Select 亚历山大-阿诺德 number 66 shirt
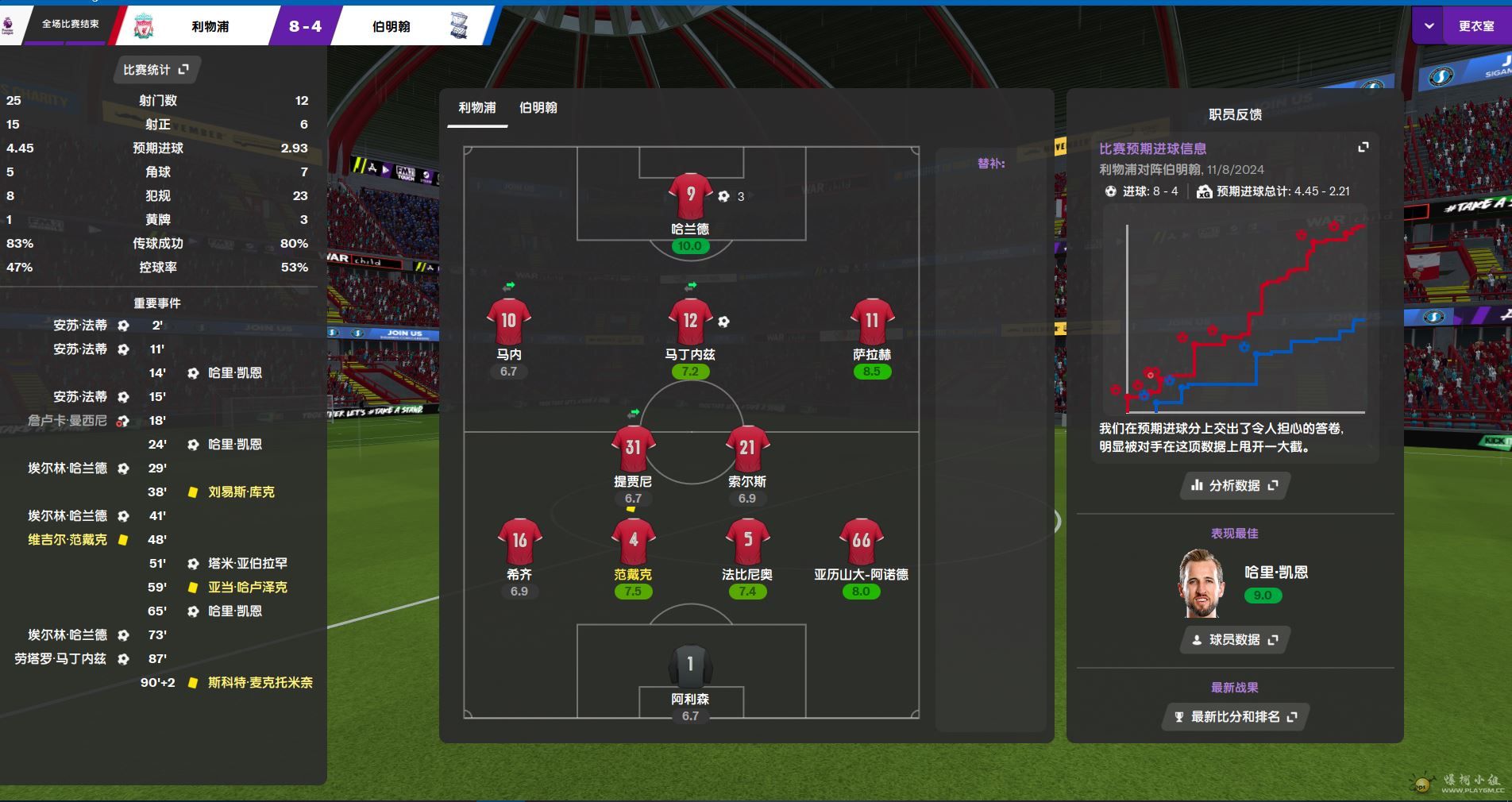This screenshot has width=1512, height=802. 861,541
